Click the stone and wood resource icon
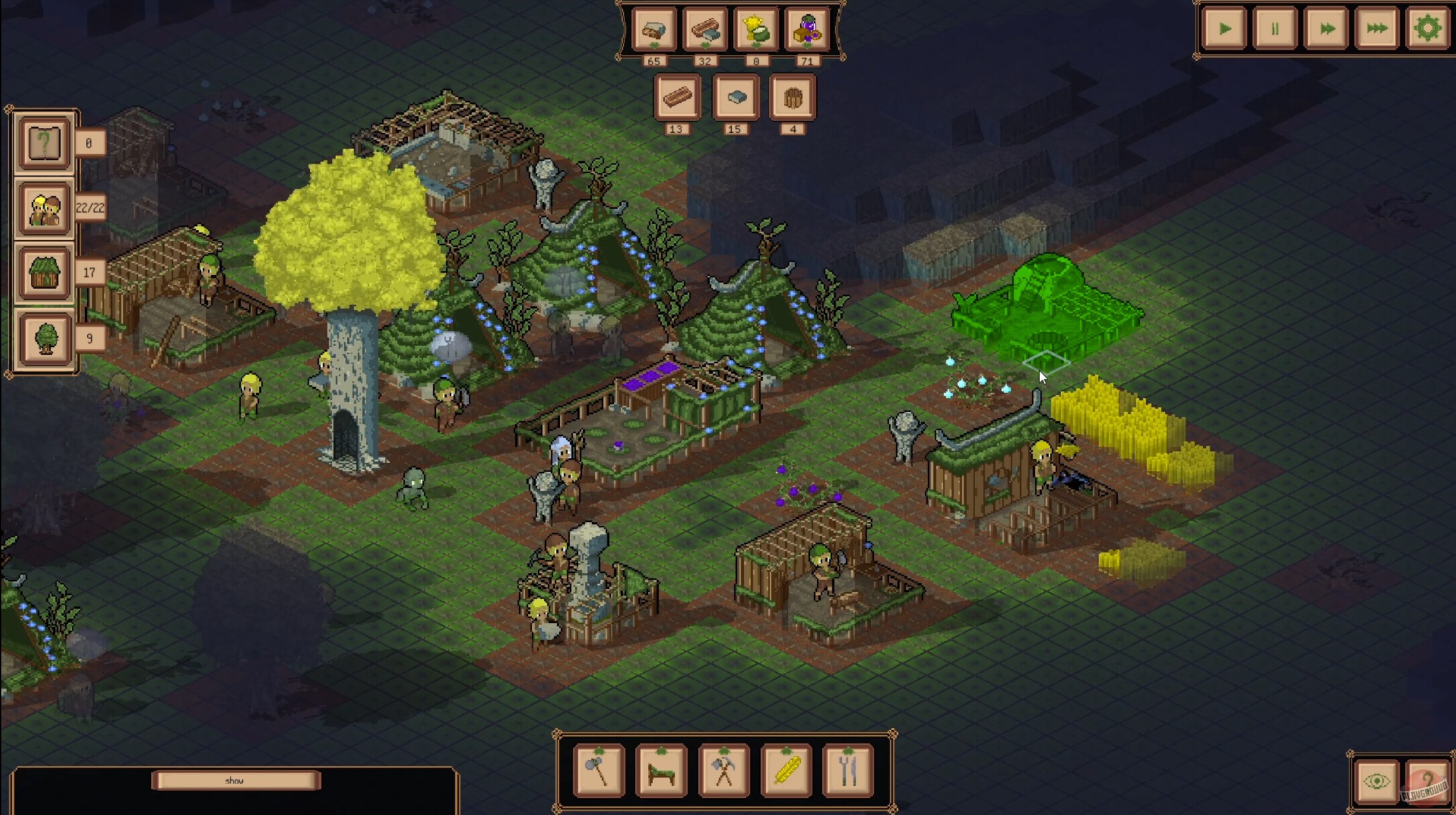 point(654,30)
